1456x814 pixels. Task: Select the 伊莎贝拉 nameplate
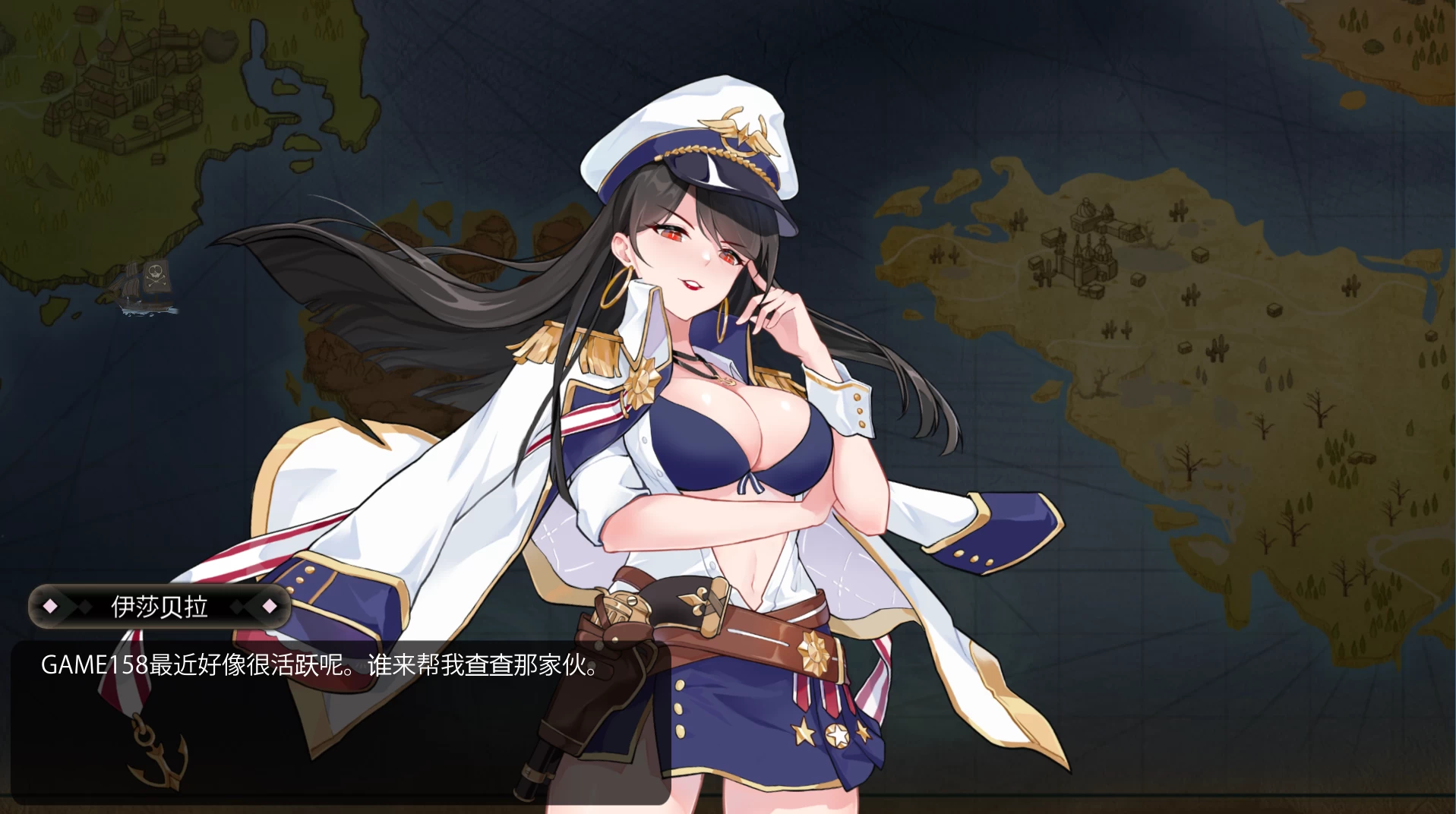tap(159, 606)
